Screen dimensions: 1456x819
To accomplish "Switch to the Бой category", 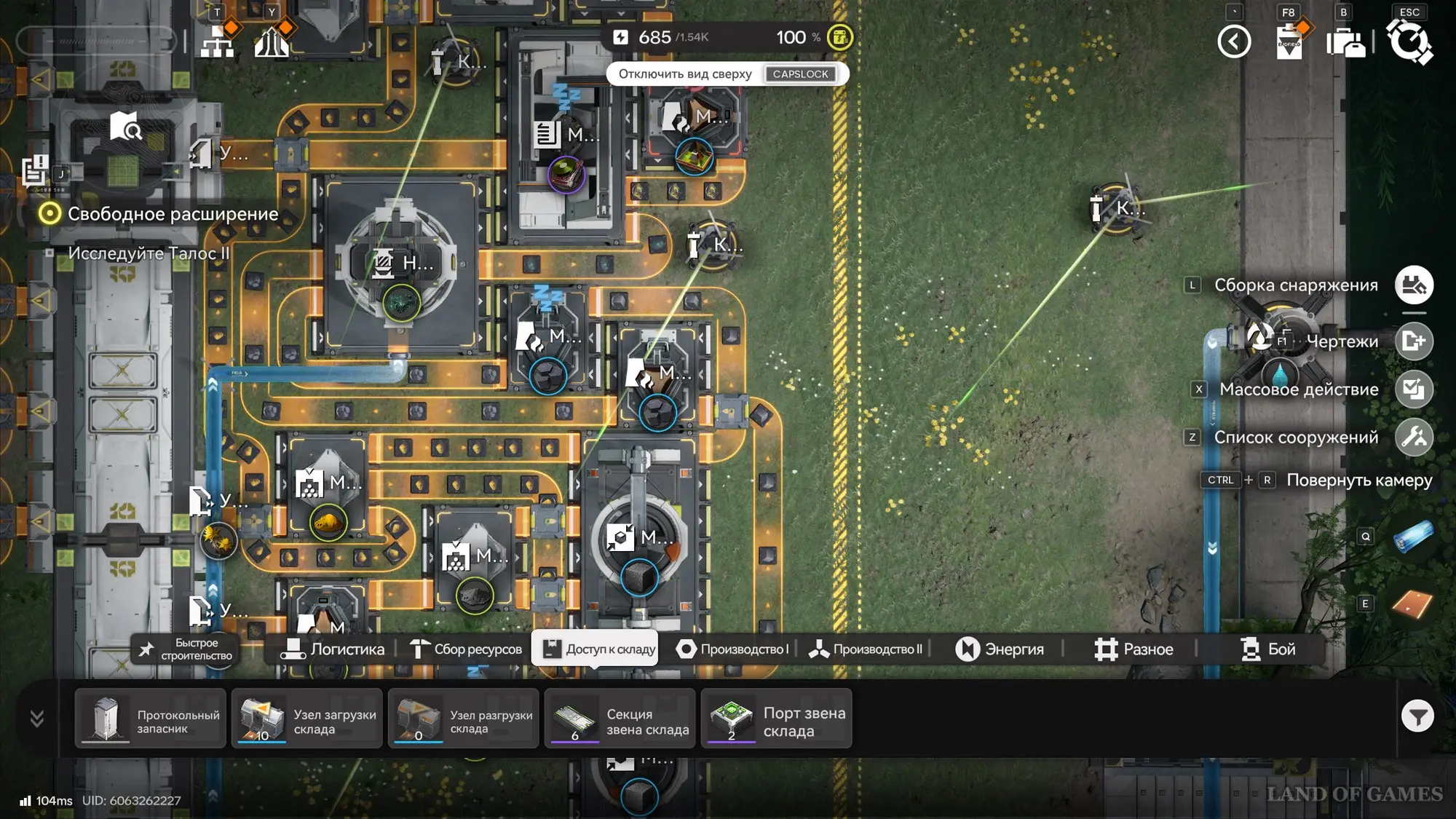I will click(x=1268, y=649).
